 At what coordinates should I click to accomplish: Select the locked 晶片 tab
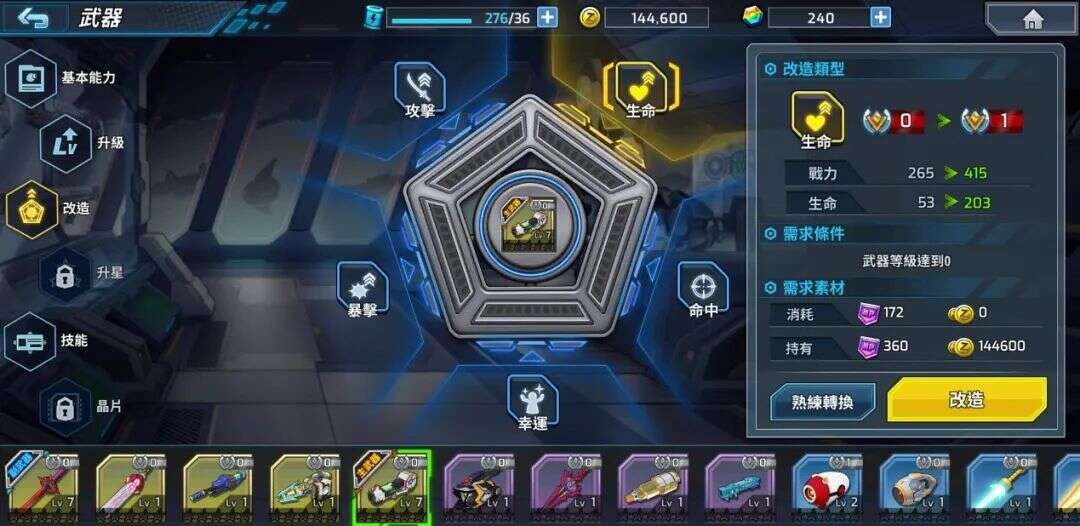click(66, 407)
